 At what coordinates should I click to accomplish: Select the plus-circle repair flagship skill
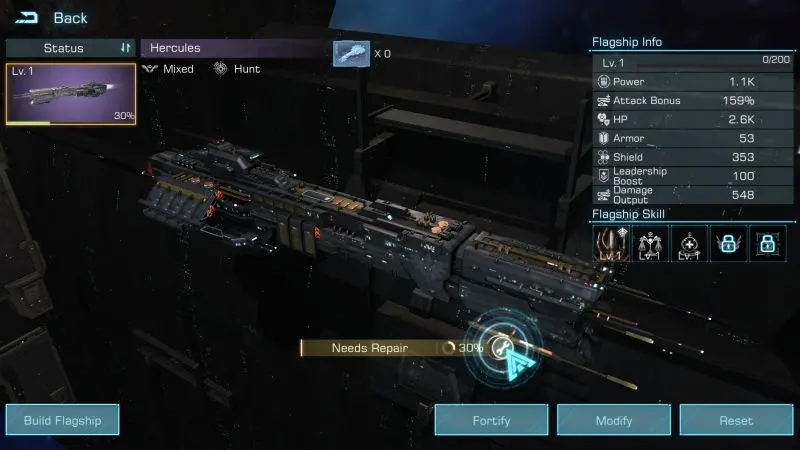coord(690,243)
